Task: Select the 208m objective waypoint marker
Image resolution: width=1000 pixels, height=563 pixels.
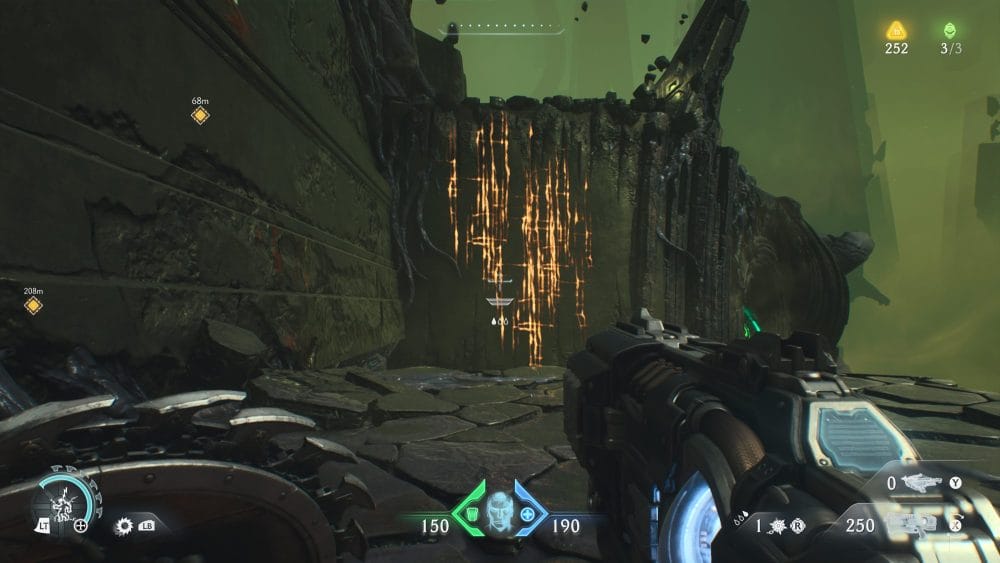Action: point(33,305)
